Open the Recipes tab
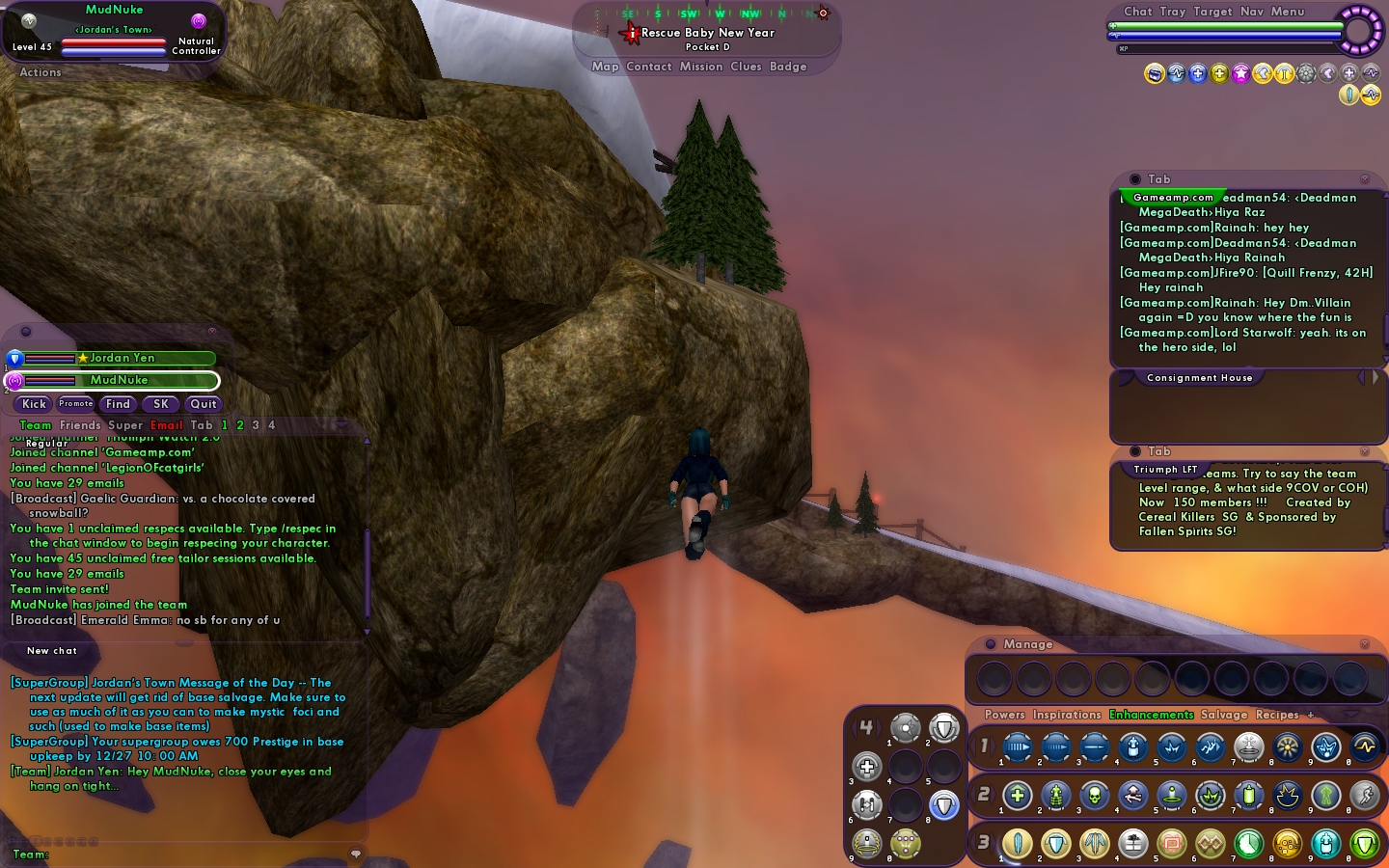This screenshot has width=1389, height=868. click(1277, 715)
